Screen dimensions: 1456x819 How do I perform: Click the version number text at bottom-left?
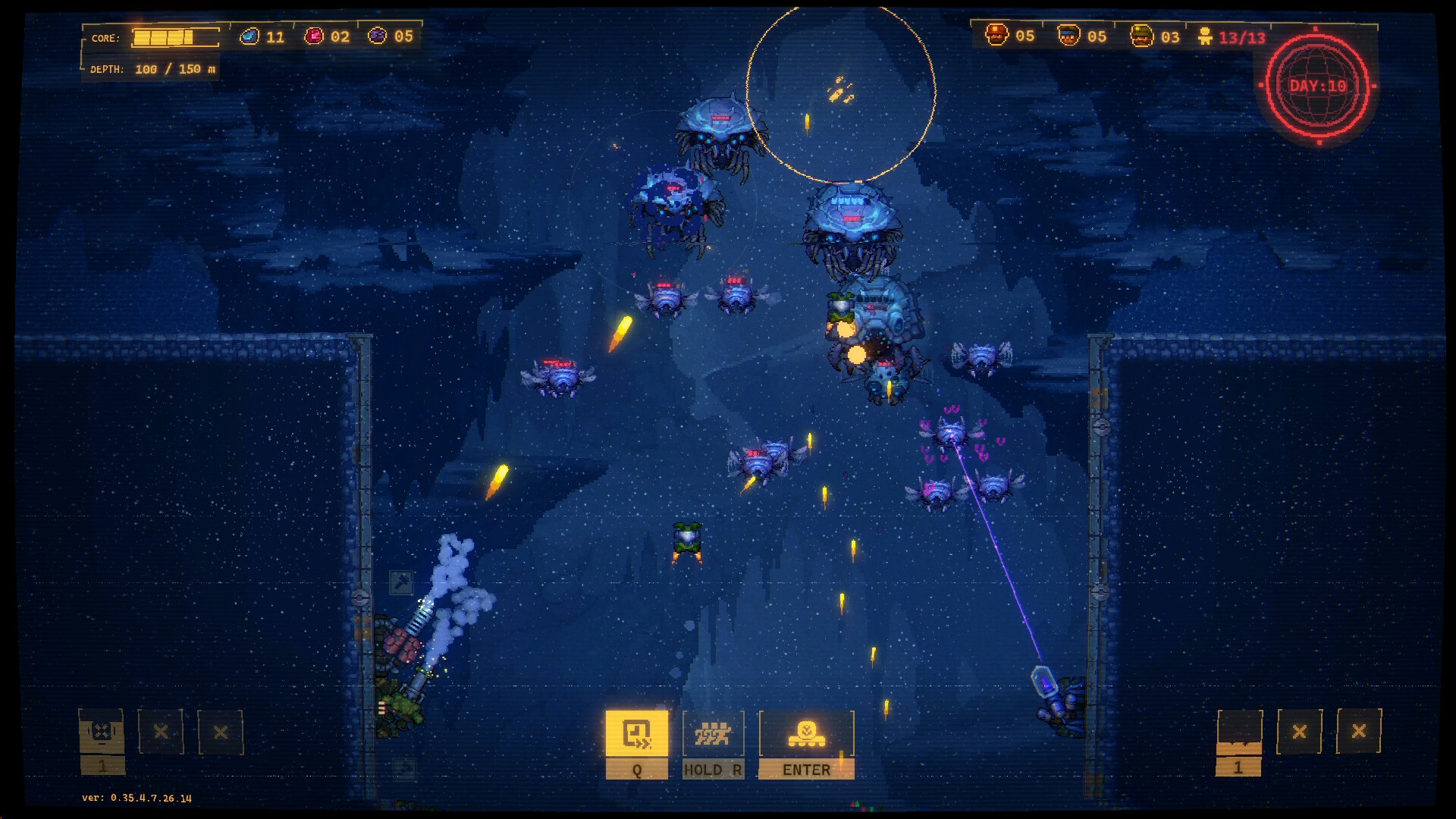coord(135,799)
